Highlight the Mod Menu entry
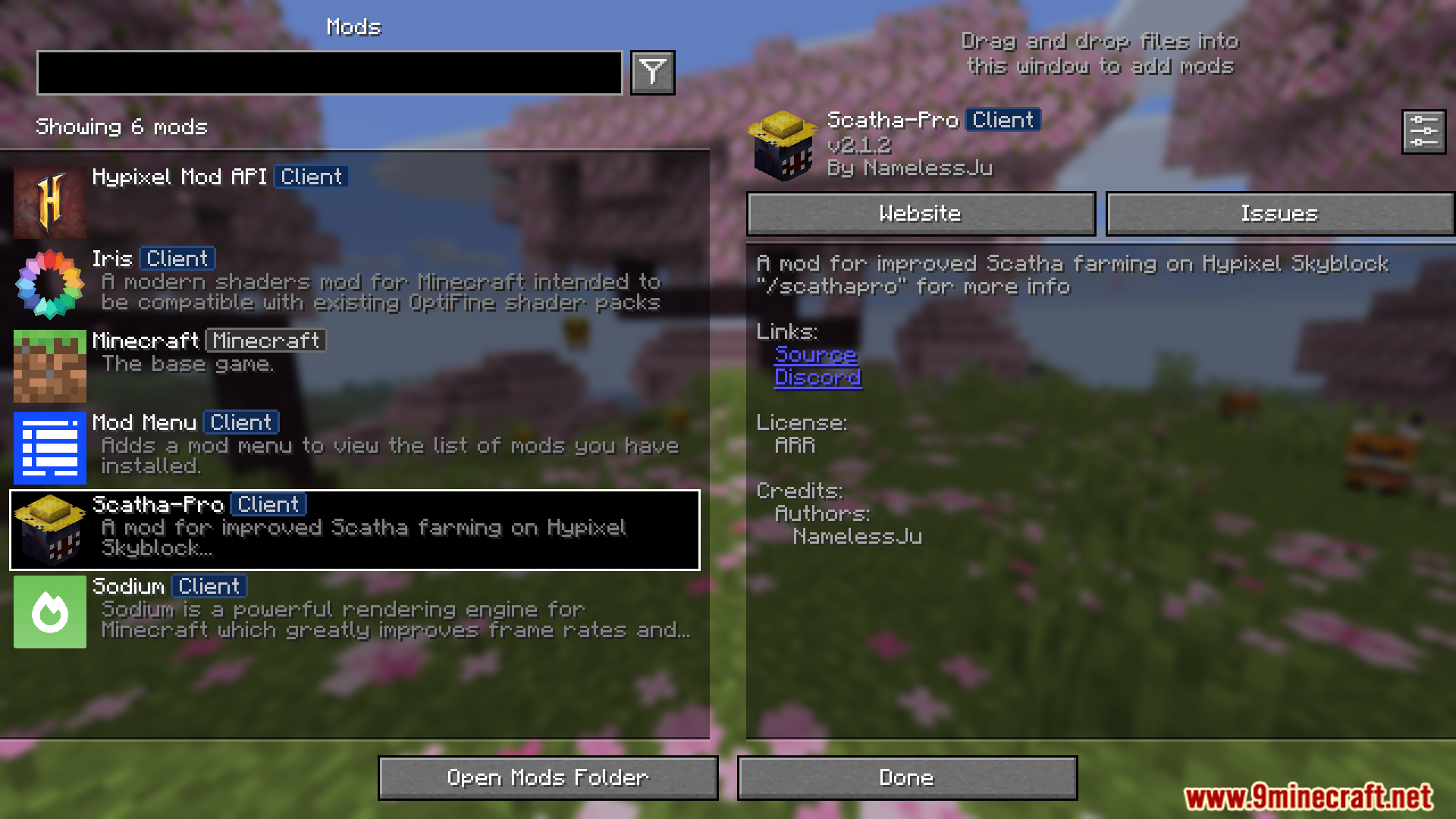The image size is (1456, 819). pyautogui.click(x=356, y=447)
